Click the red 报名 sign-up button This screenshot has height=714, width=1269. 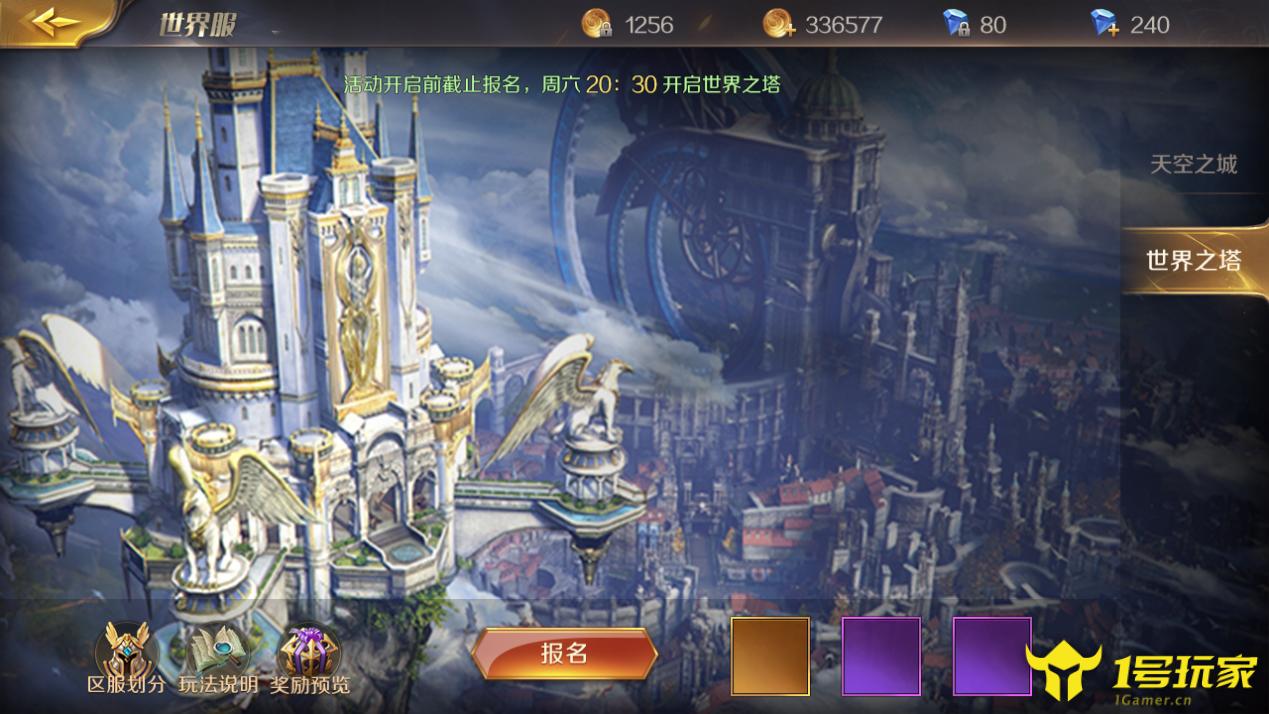click(x=564, y=654)
